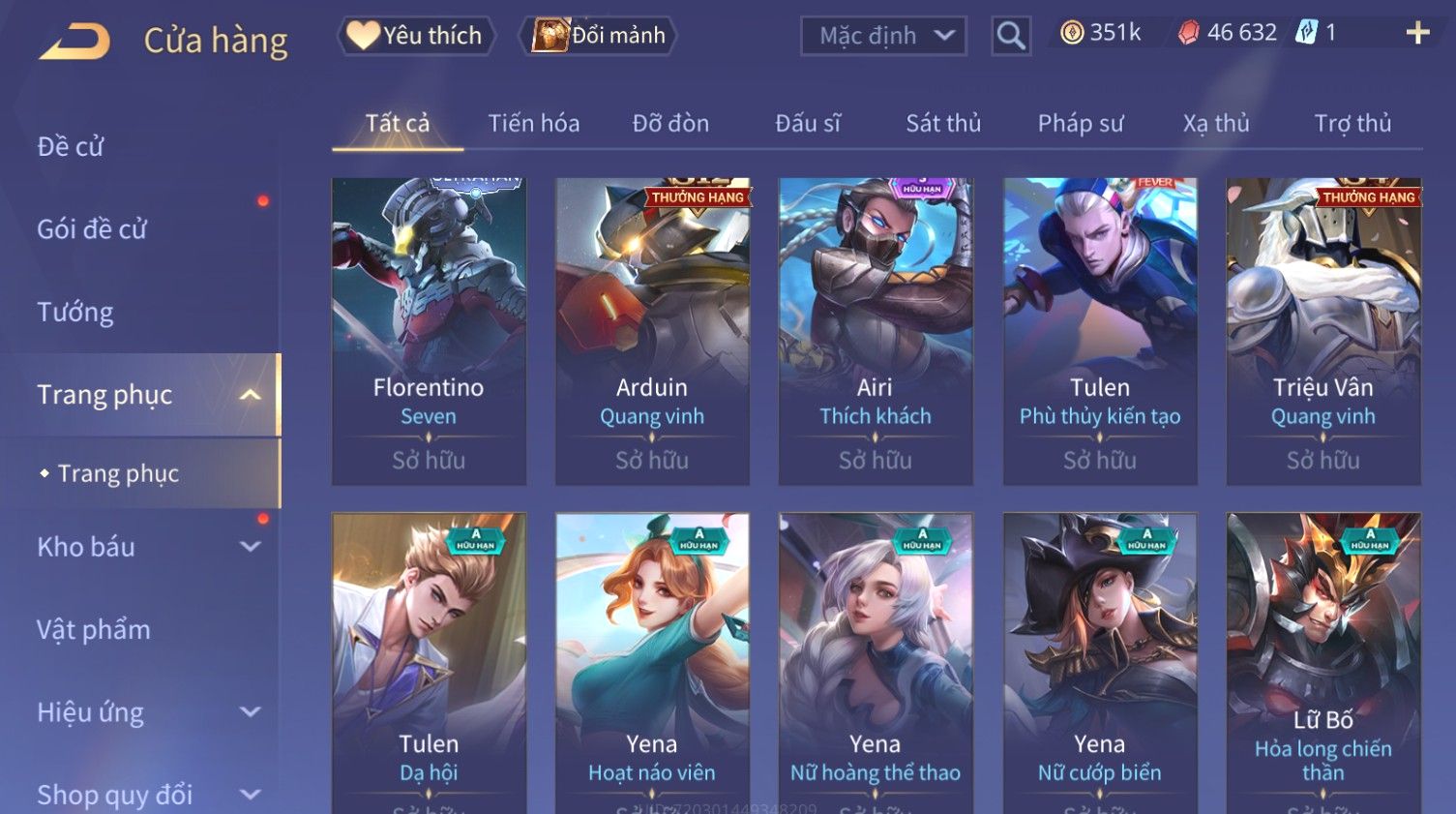Go back using the arrow button

[74, 41]
